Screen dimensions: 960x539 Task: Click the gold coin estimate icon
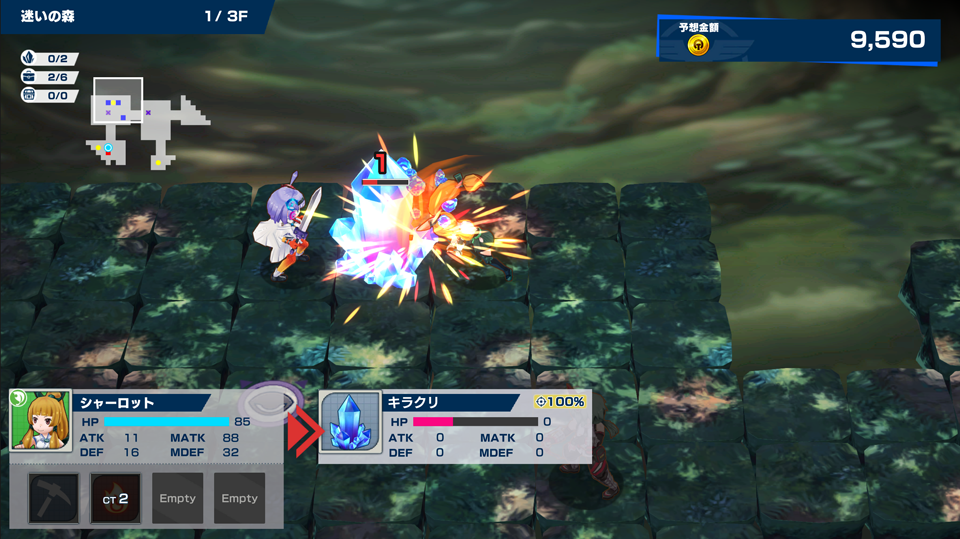pos(699,44)
